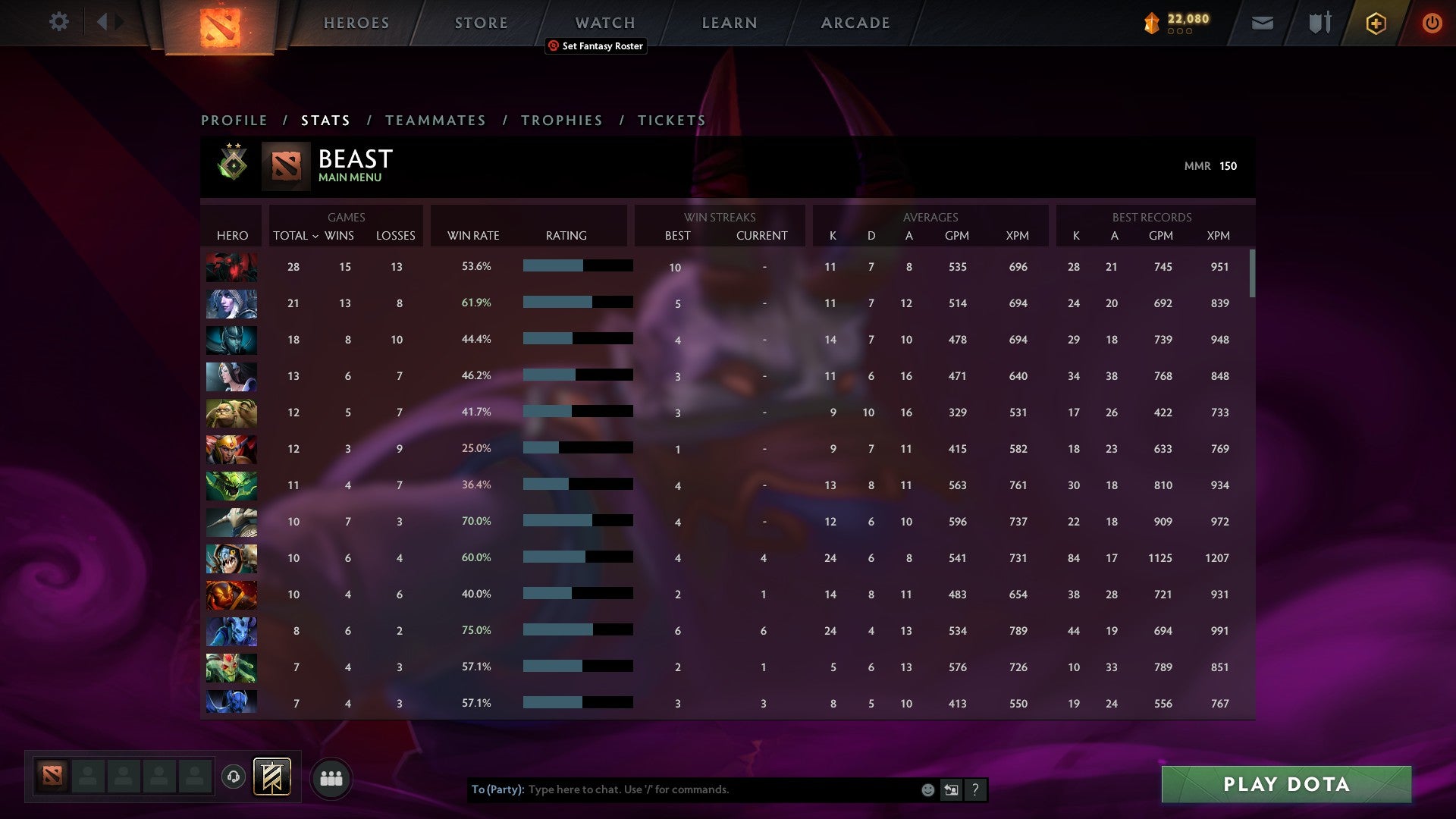Open the mail notifications envelope

pos(1262,22)
